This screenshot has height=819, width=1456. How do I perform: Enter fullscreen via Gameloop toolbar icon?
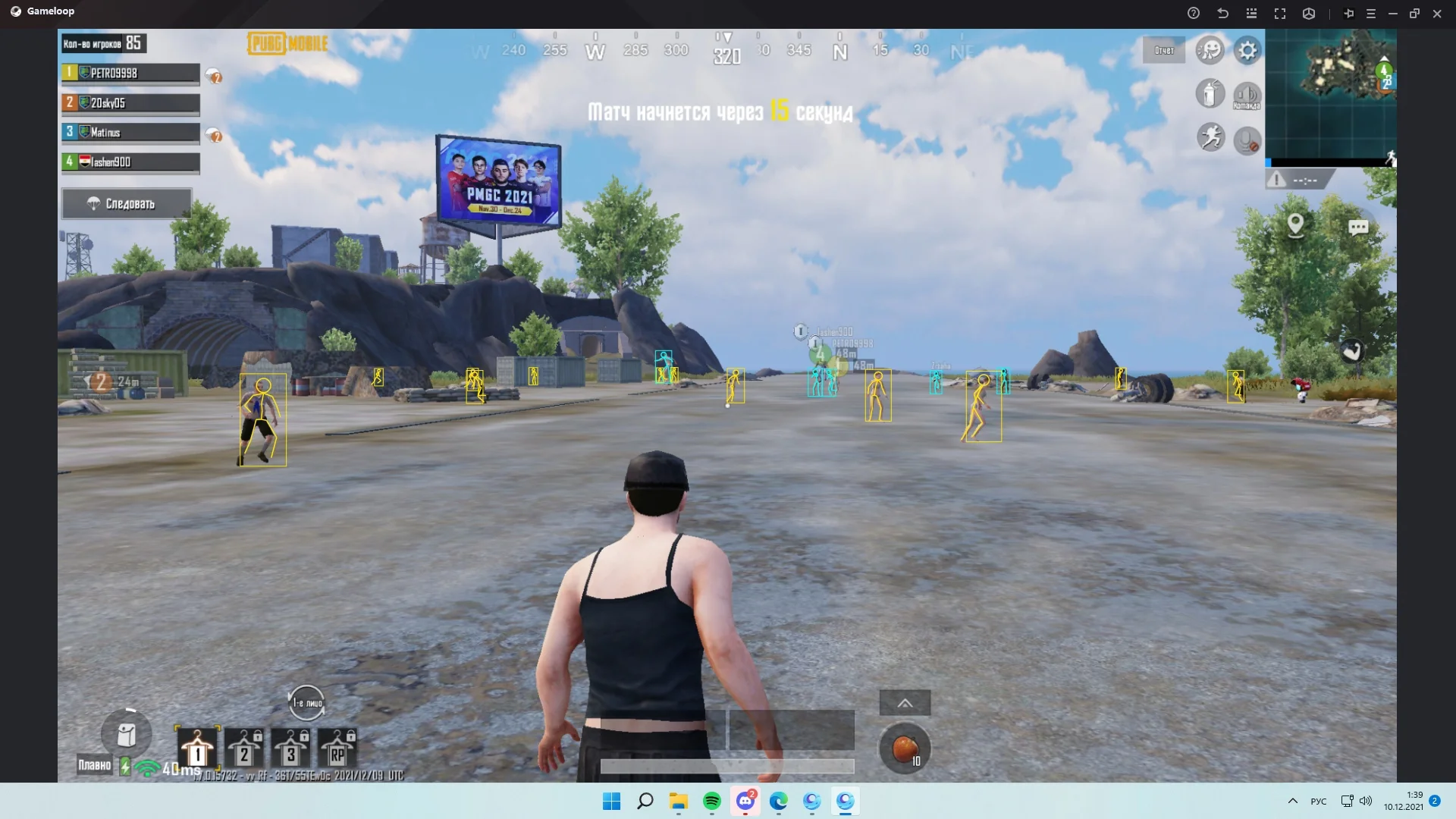pyautogui.click(x=1280, y=13)
